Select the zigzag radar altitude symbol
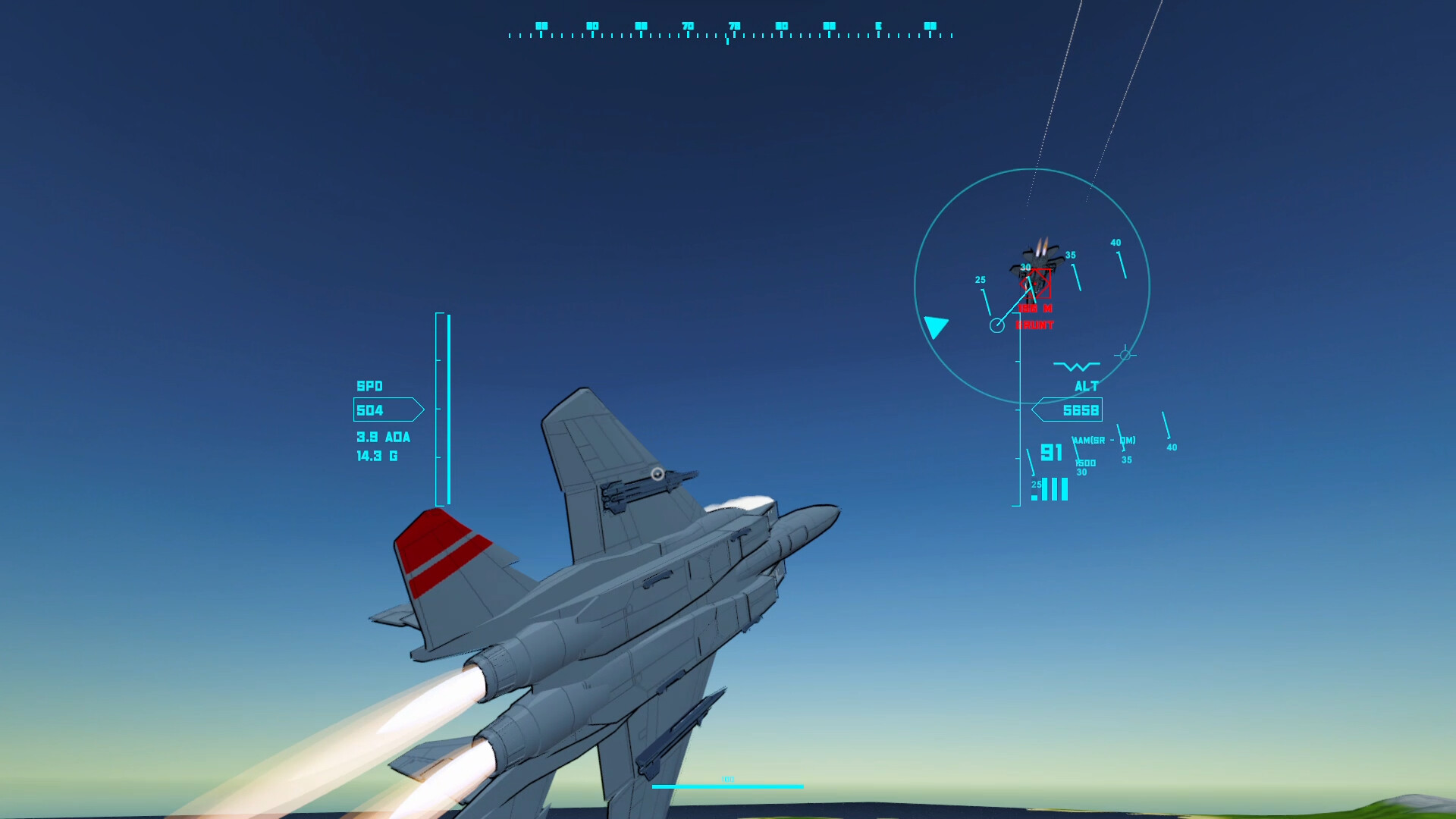Screen dimensions: 1456x819 [x=1076, y=365]
